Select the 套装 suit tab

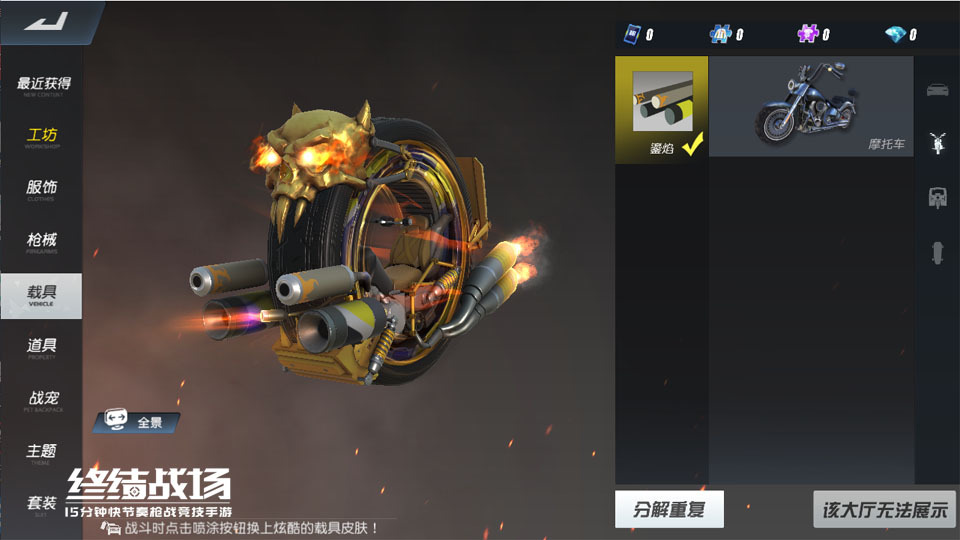(42, 505)
